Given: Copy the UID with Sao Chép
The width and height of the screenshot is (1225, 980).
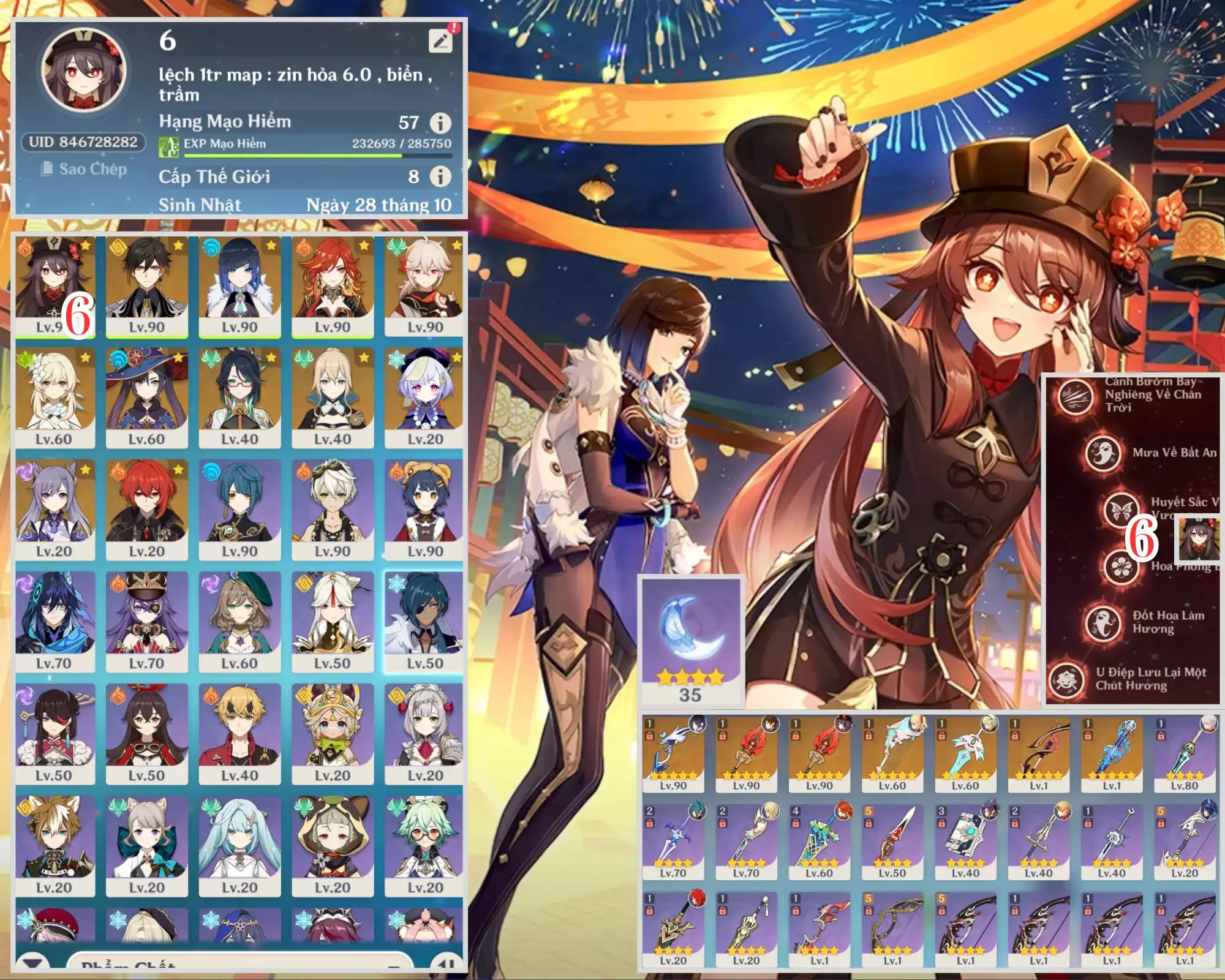Looking at the screenshot, I should (85, 168).
